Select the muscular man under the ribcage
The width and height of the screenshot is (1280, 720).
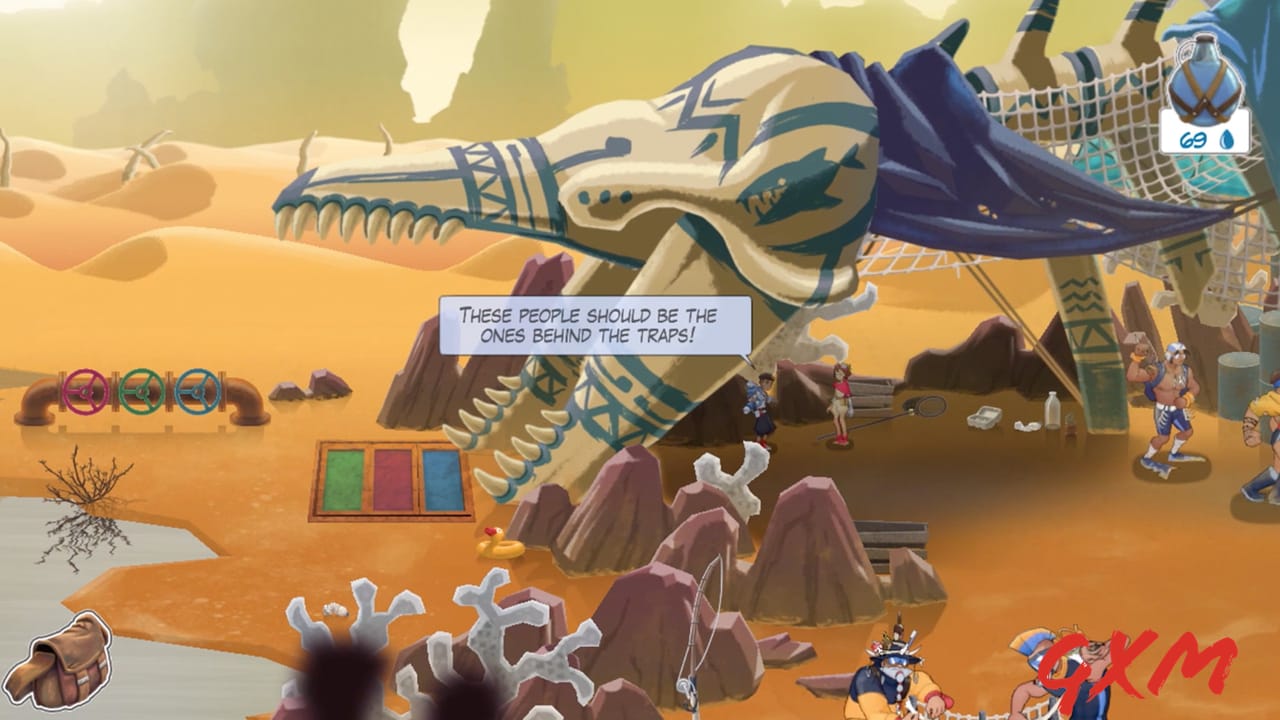[x=1175, y=400]
